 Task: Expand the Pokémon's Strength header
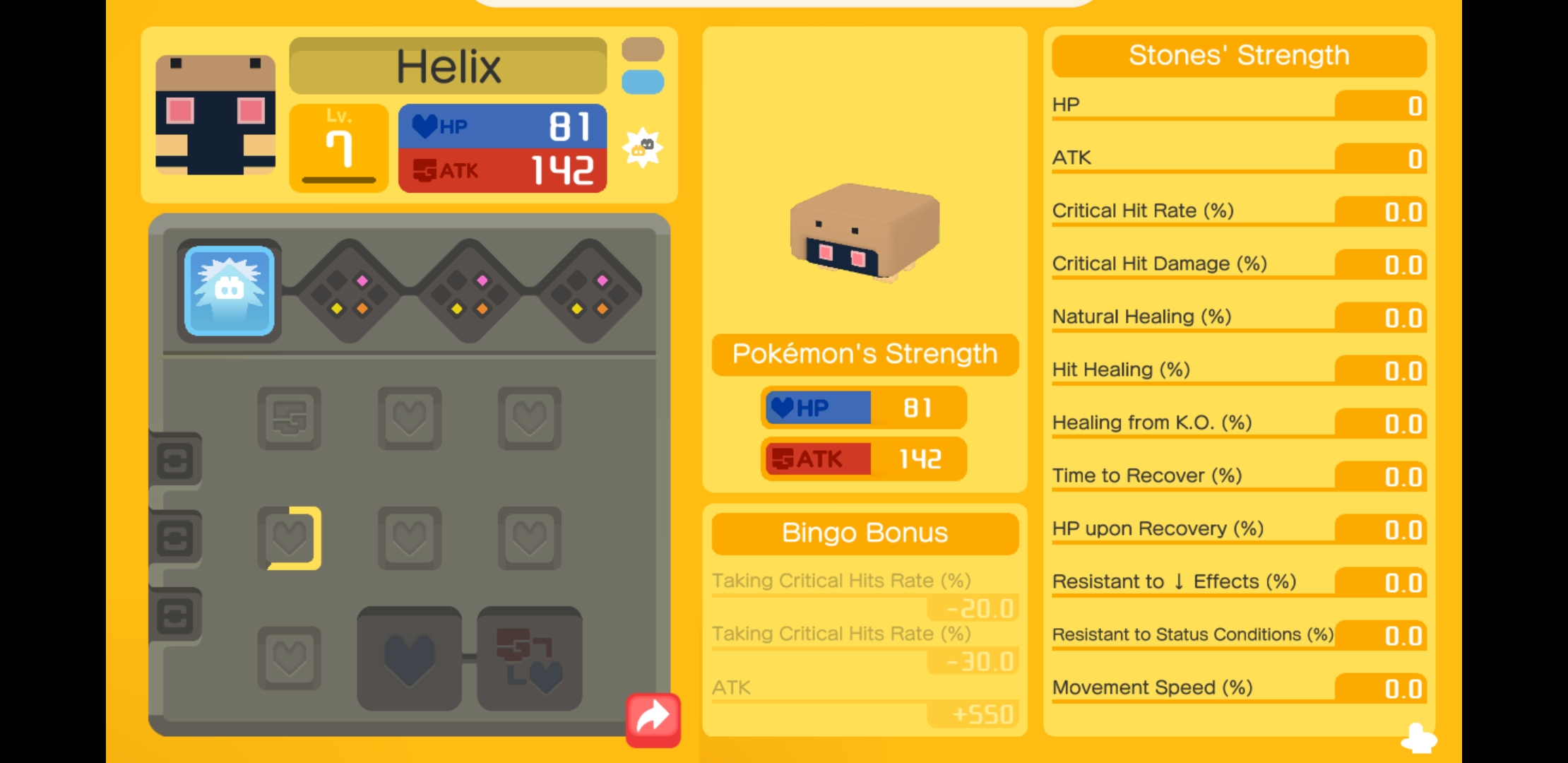[865, 354]
